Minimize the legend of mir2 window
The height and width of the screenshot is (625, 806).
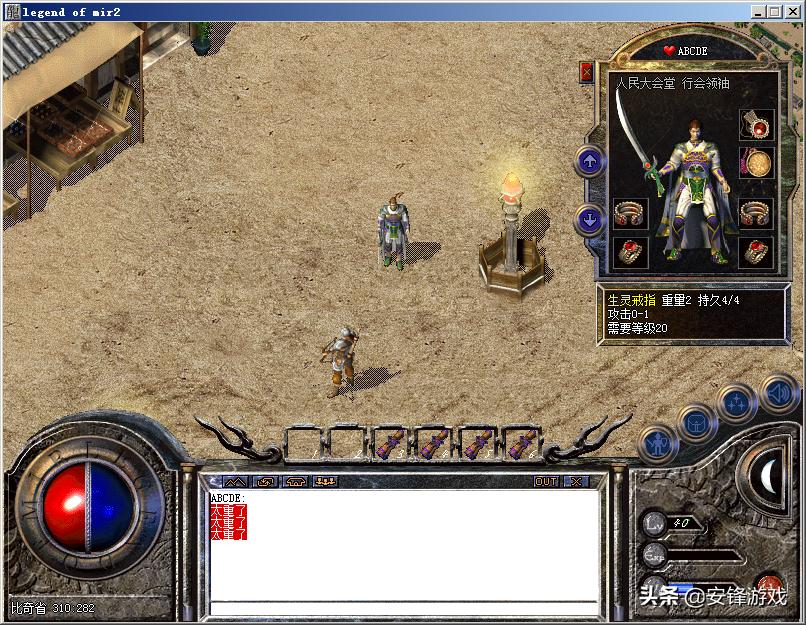click(758, 11)
